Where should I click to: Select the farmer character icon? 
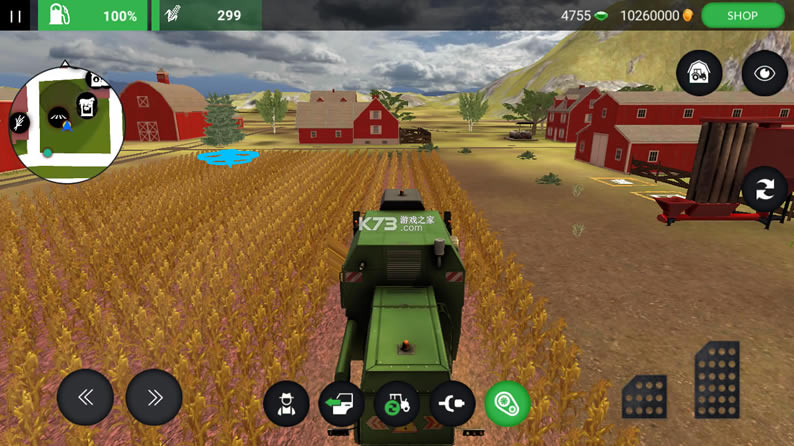click(x=286, y=404)
